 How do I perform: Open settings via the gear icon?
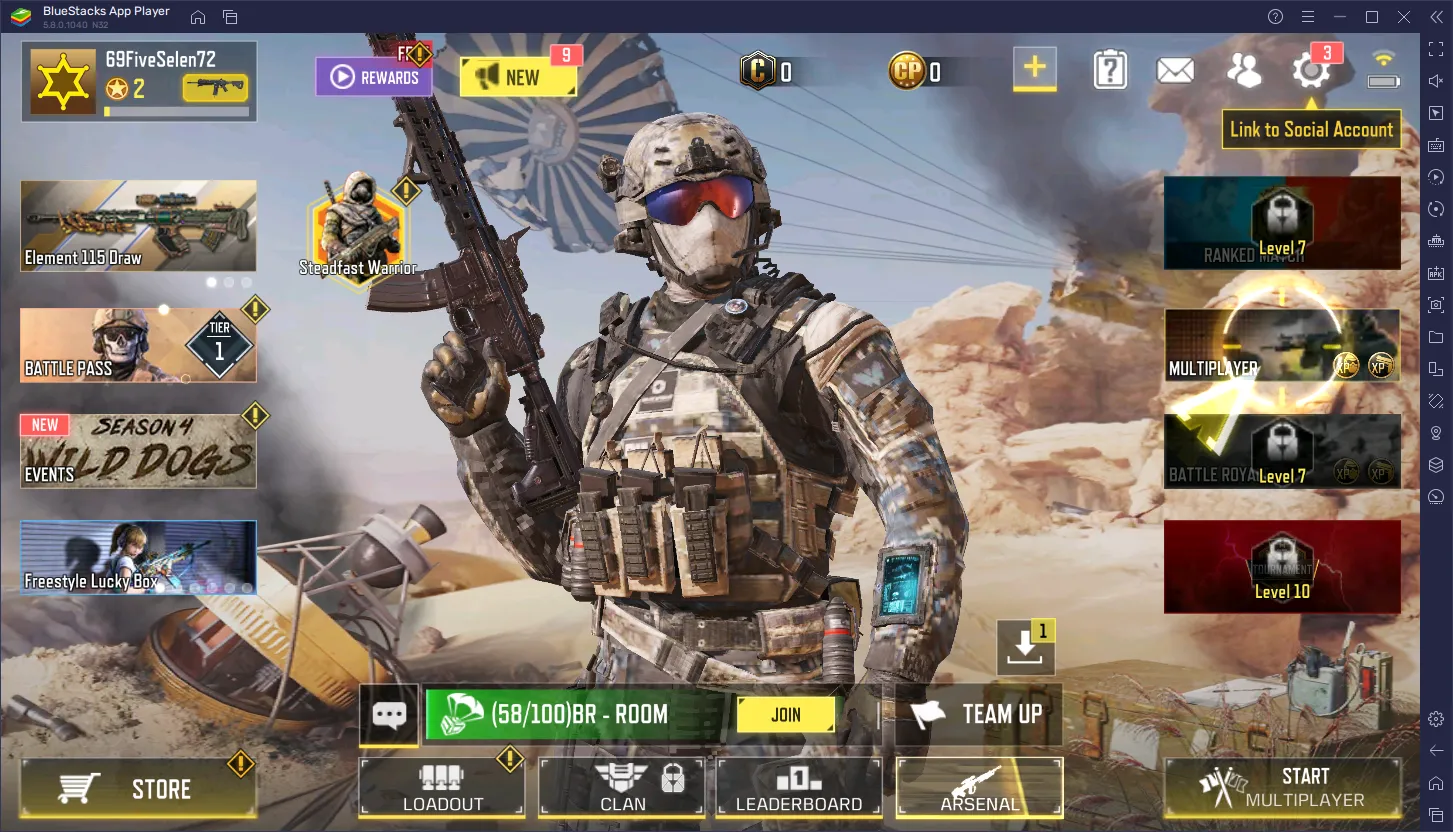point(1310,70)
